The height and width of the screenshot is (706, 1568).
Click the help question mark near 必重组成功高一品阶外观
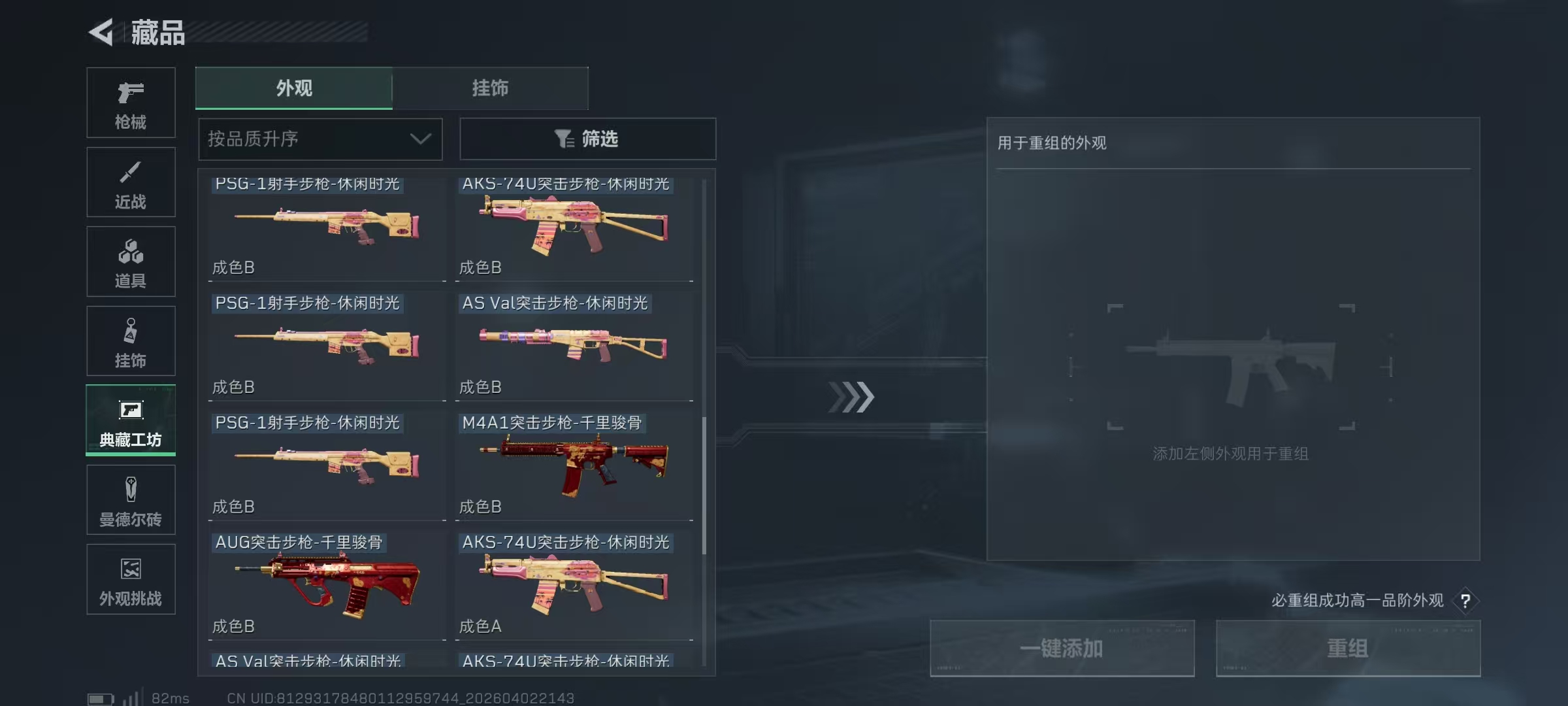(1467, 601)
